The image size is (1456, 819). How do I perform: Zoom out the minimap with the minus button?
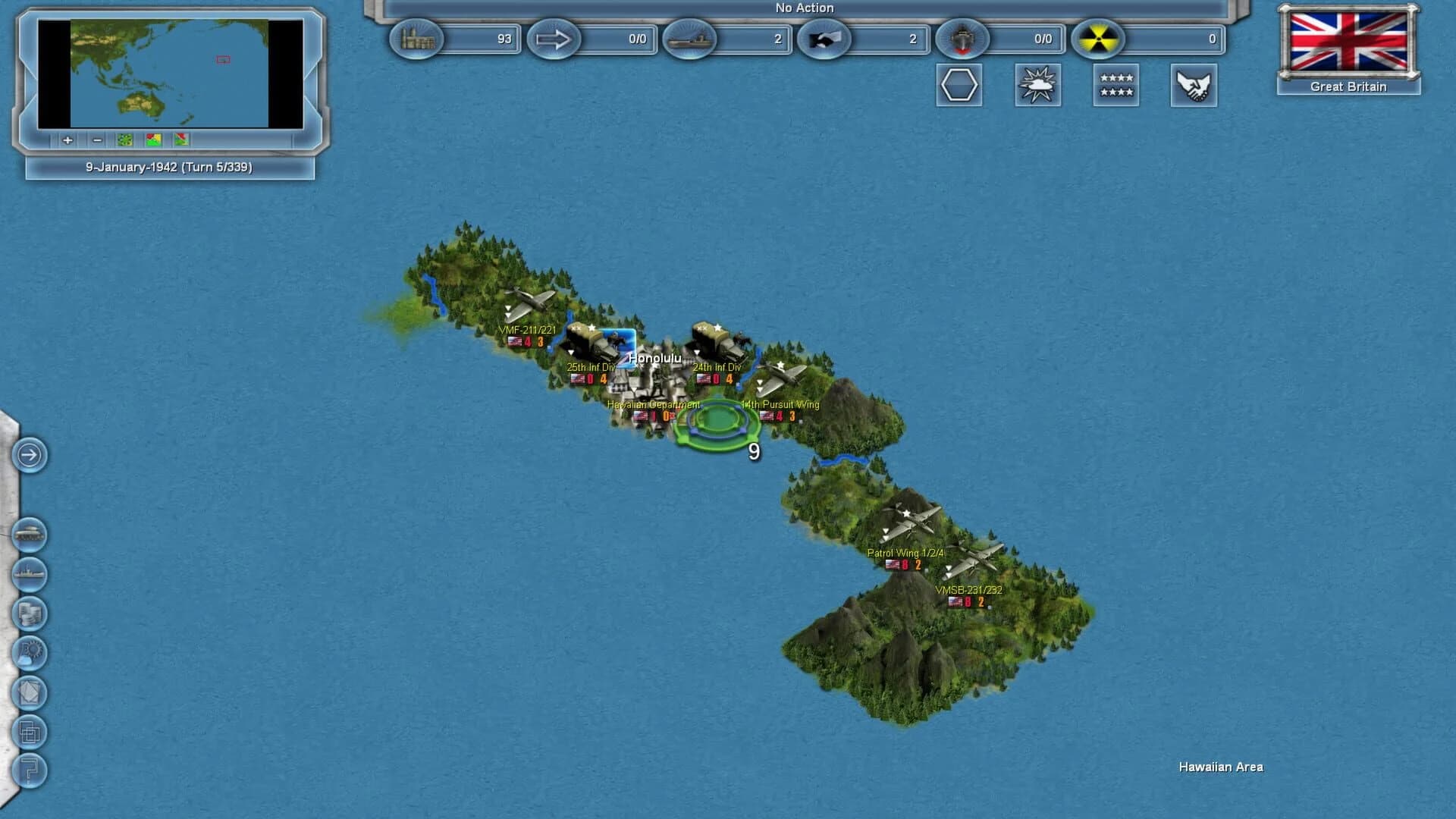point(96,140)
